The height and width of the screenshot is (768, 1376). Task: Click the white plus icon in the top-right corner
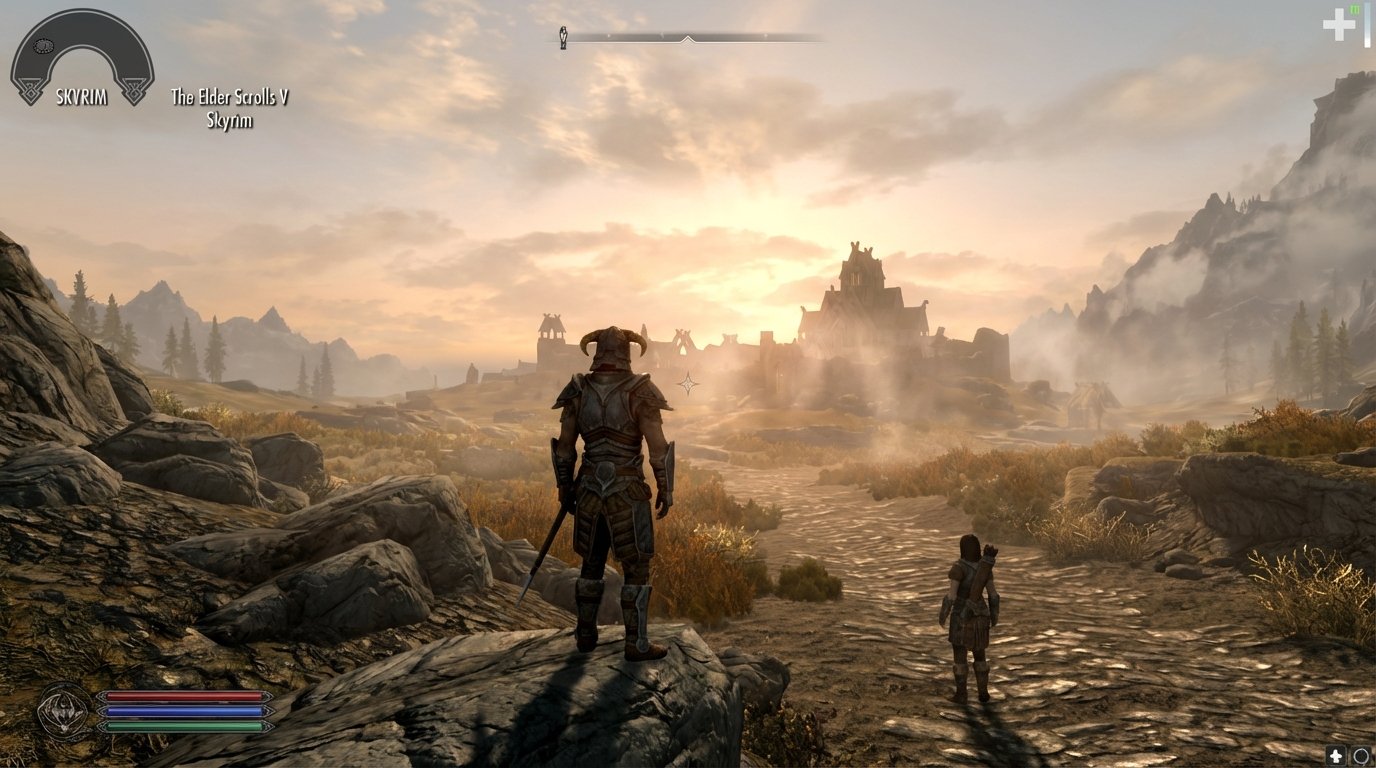tap(1338, 23)
